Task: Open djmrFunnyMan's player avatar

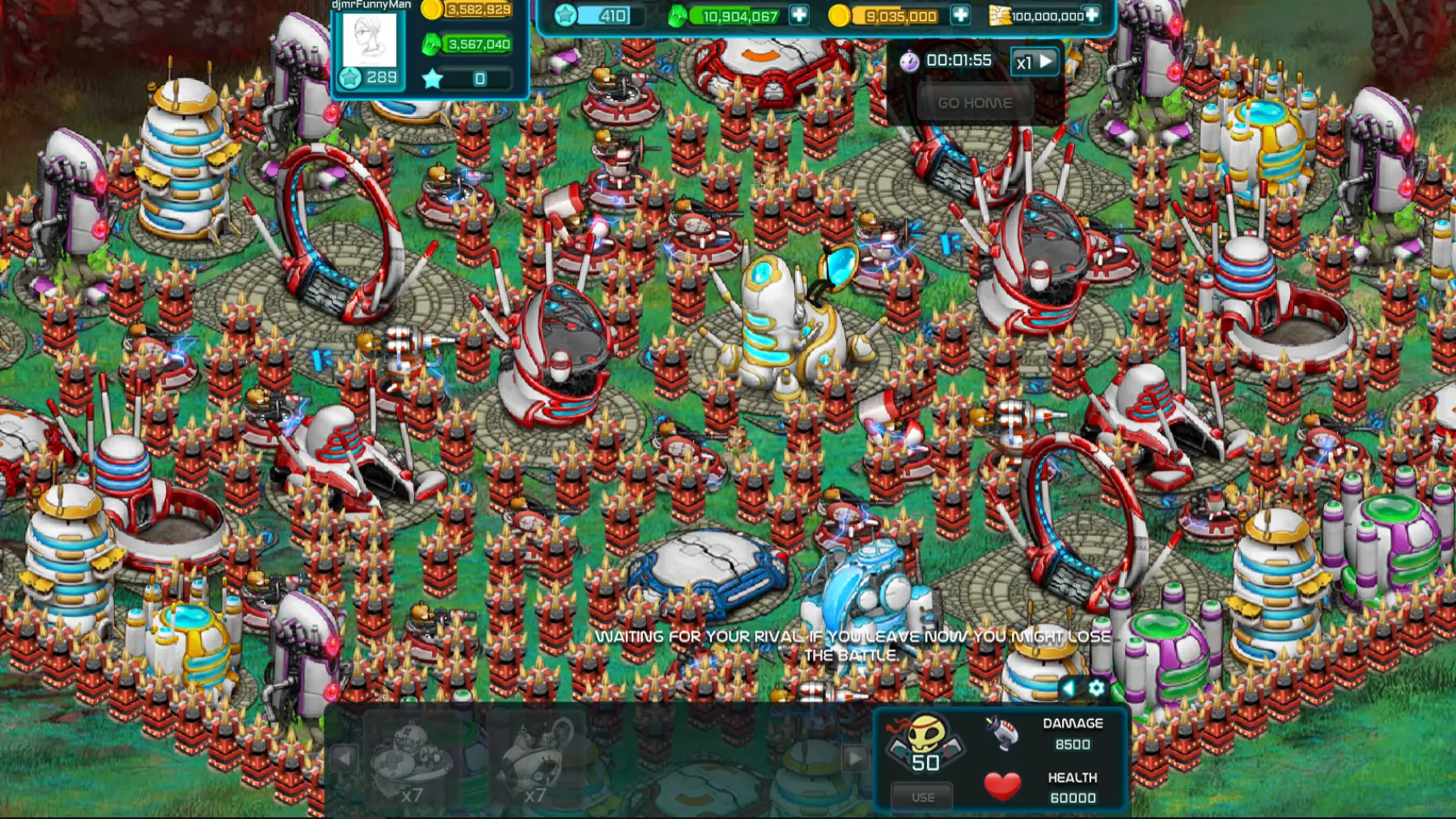Action: click(370, 40)
